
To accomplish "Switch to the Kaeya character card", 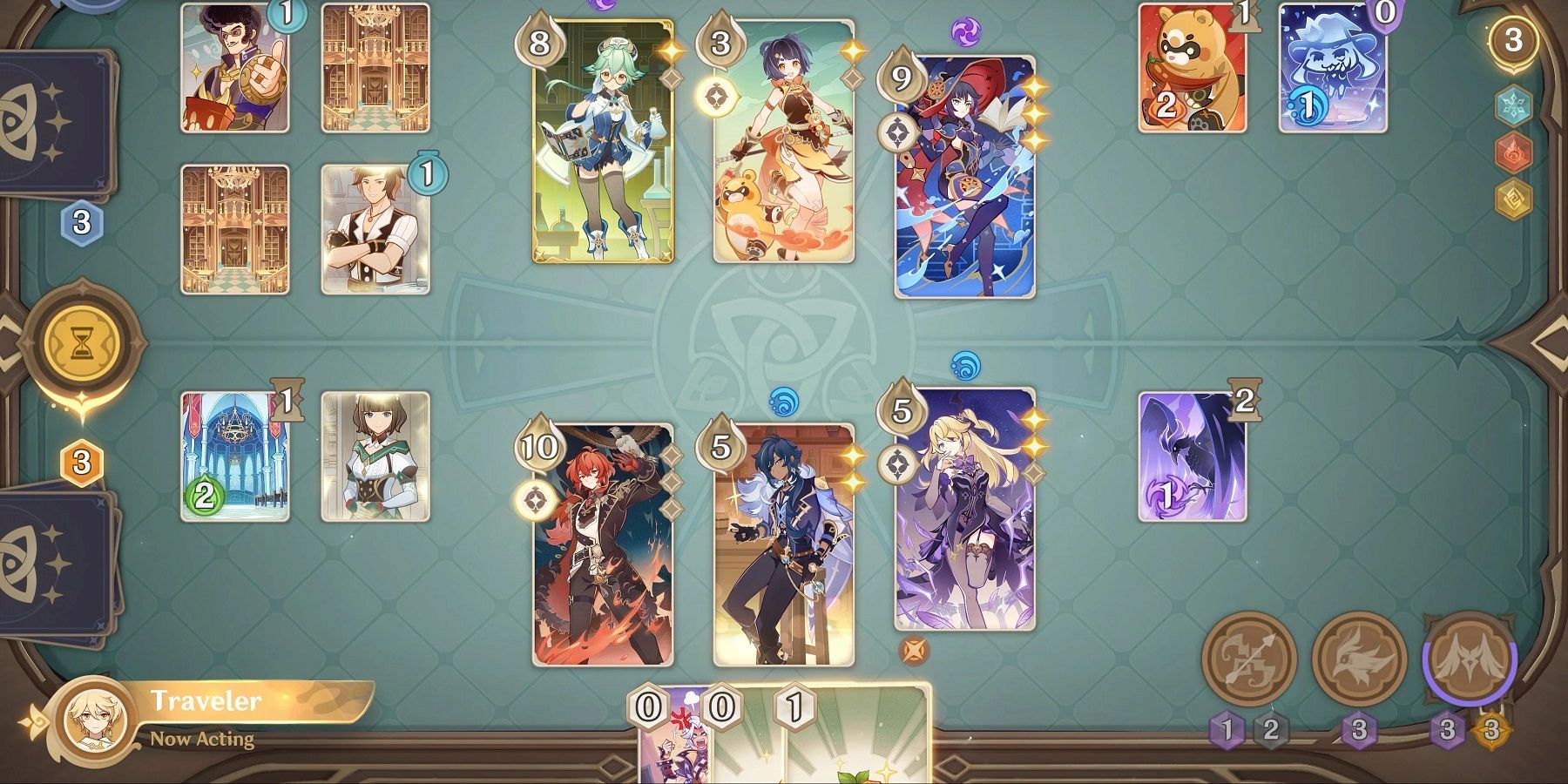I will pyautogui.click(x=783, y=544).
